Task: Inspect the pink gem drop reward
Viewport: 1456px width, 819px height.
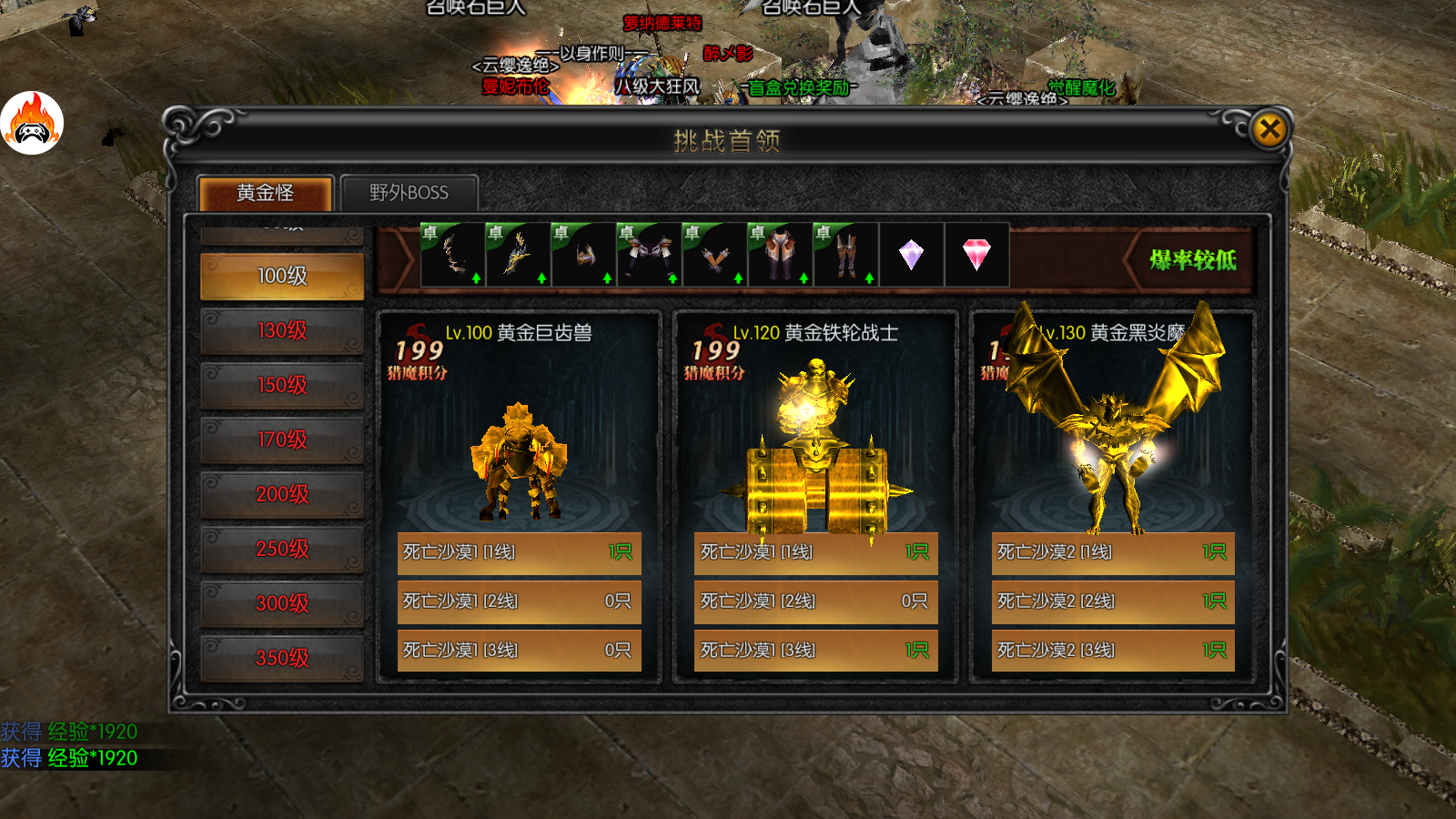Action: click(x=976, y=255)
